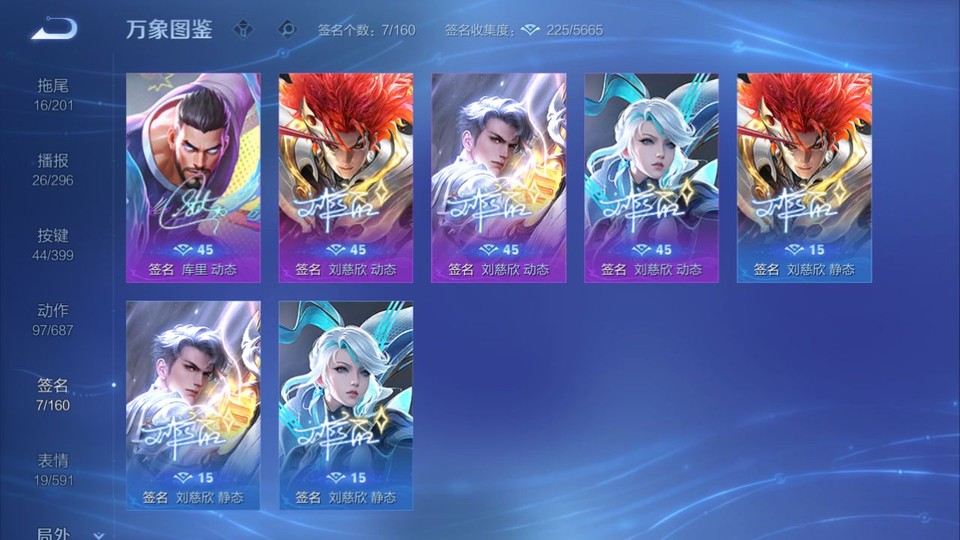Go back using the return arrow
The image size is (960, 540).
(x=54, y=28)
